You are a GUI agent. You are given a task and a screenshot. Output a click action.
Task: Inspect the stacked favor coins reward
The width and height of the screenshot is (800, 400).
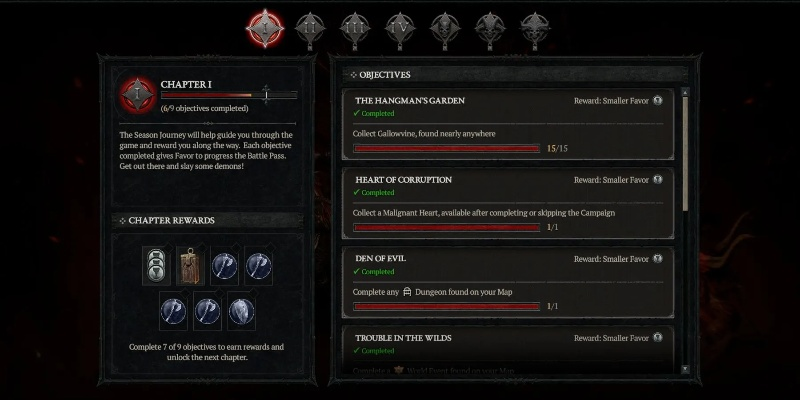coord(154,264)
